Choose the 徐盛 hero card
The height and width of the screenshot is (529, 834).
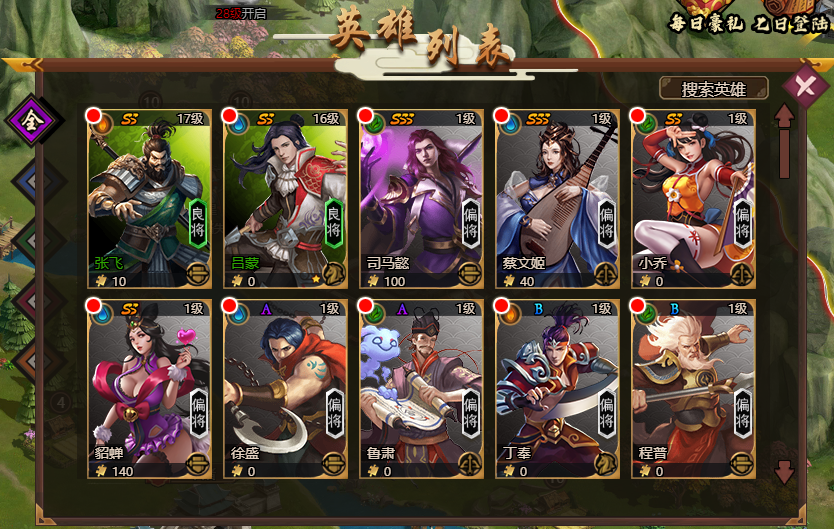(x=285, y=388)
